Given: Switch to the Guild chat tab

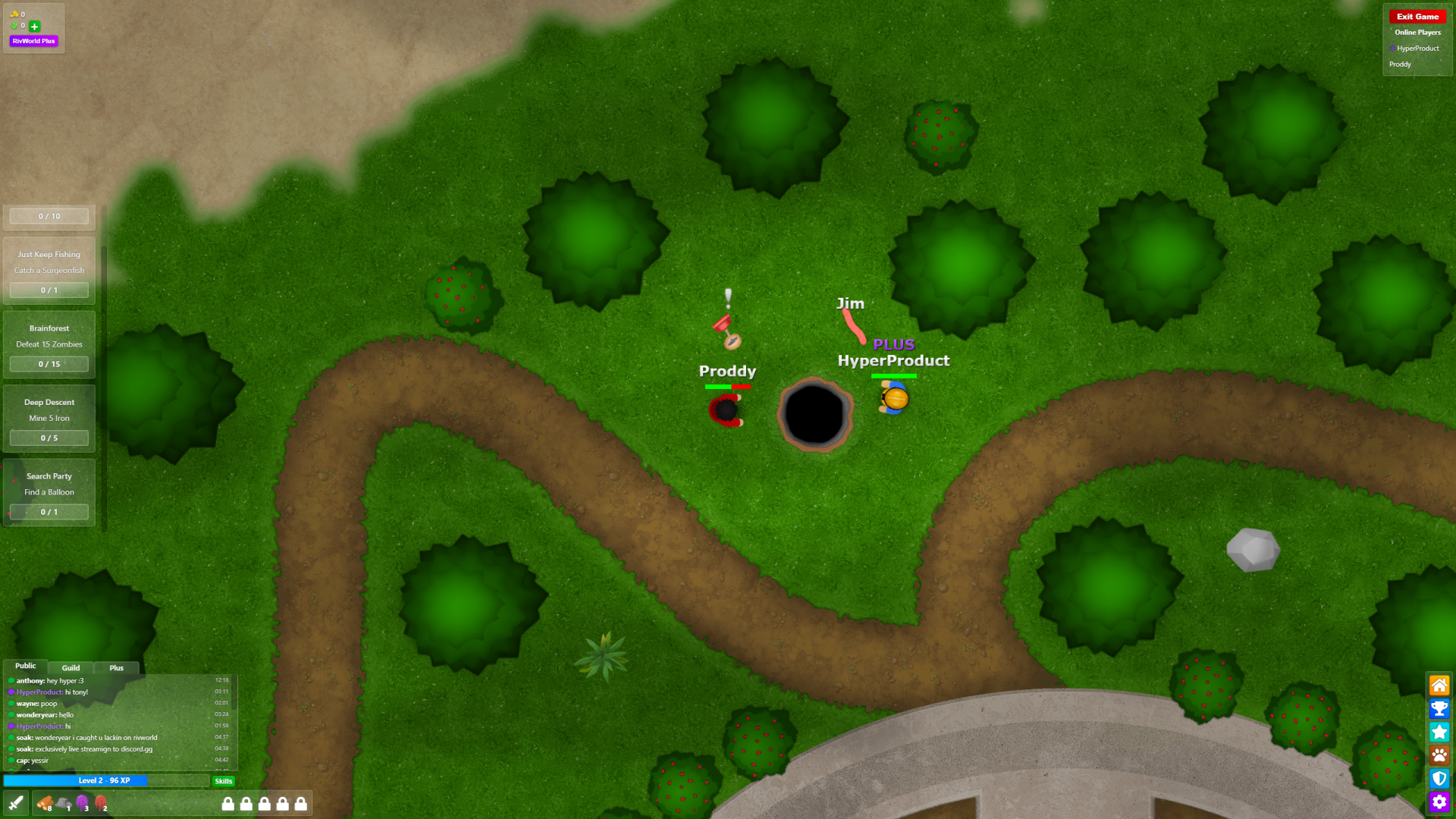Looking at the screenshot, I should click(71, 667).
